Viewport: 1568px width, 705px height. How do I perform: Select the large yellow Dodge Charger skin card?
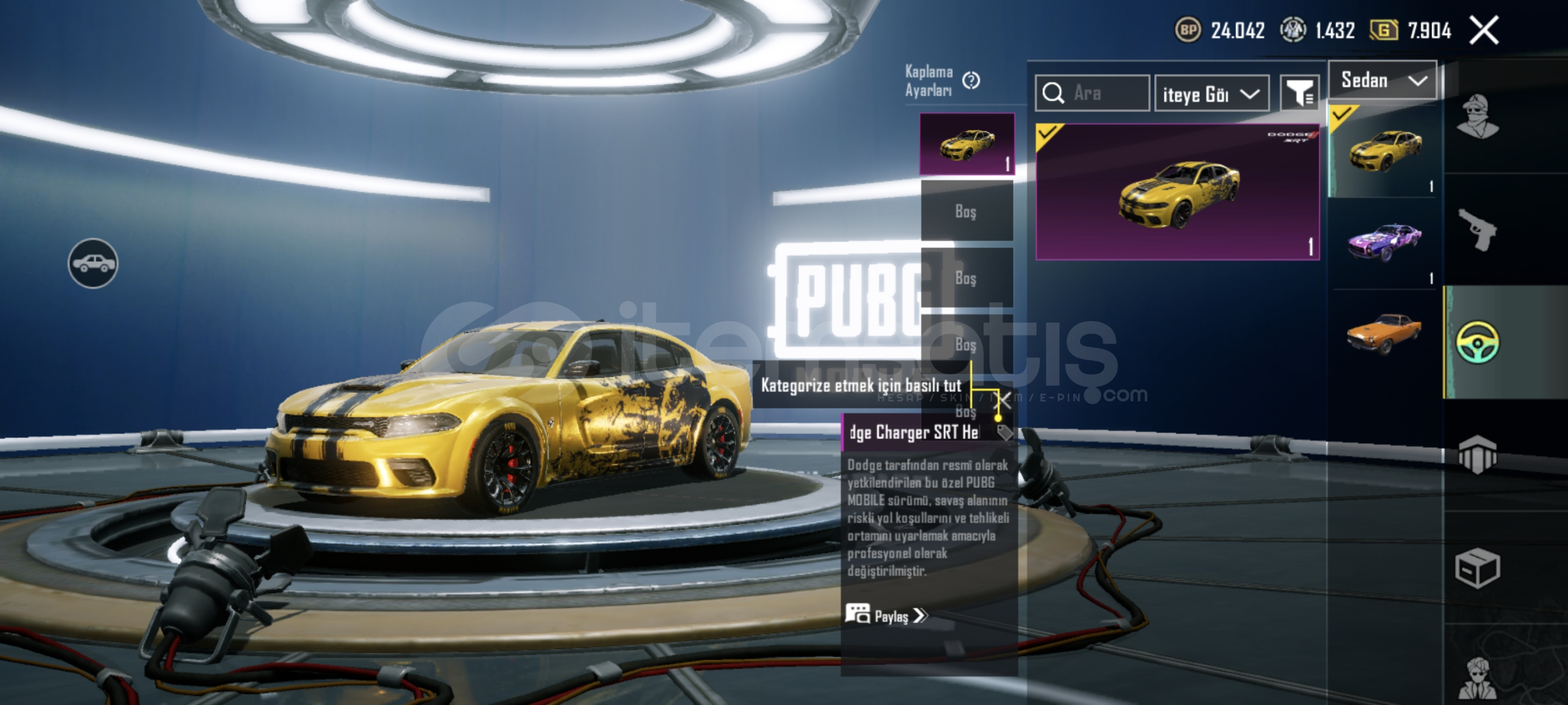(1177, 192)
